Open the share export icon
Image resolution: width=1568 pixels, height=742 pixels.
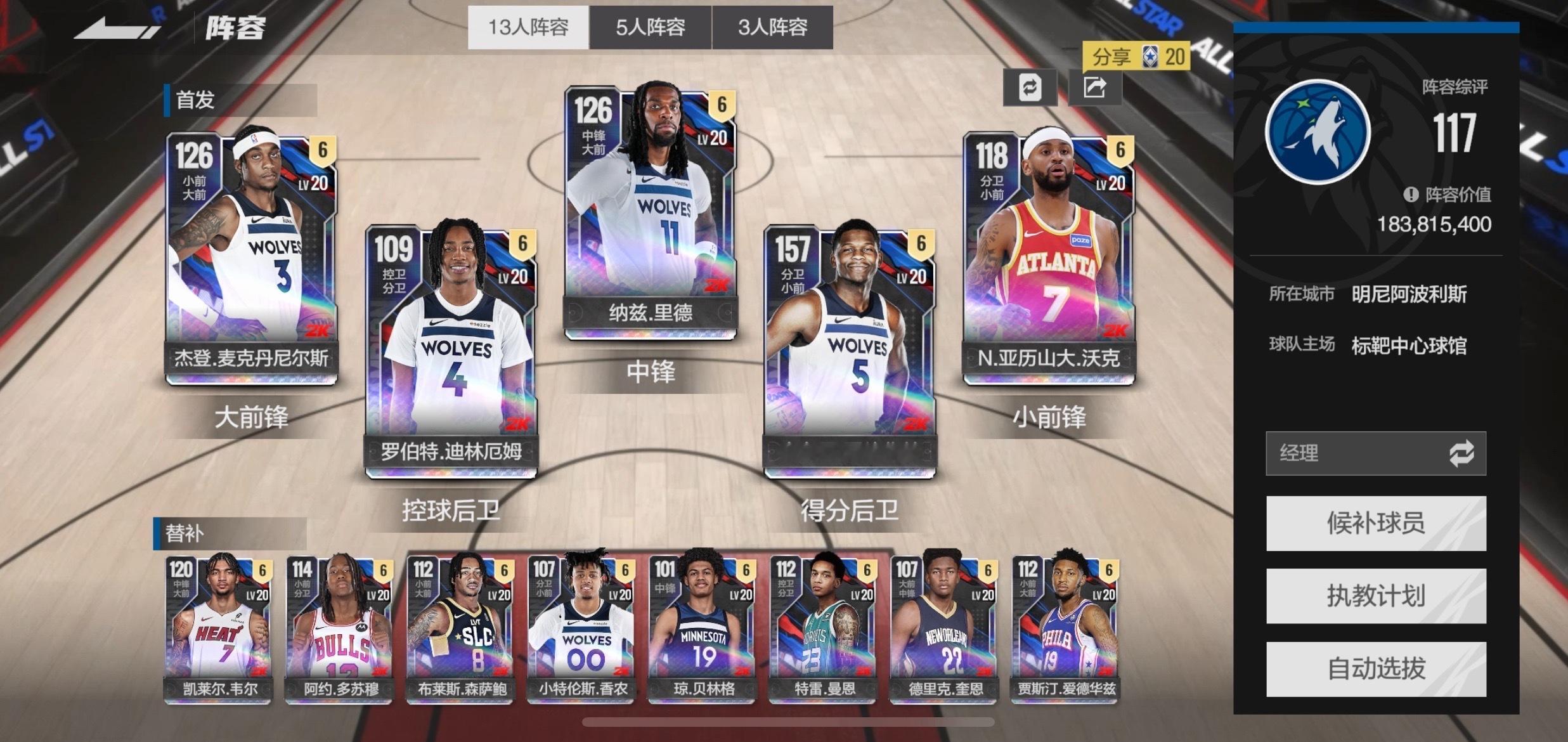pos(1096,89)
